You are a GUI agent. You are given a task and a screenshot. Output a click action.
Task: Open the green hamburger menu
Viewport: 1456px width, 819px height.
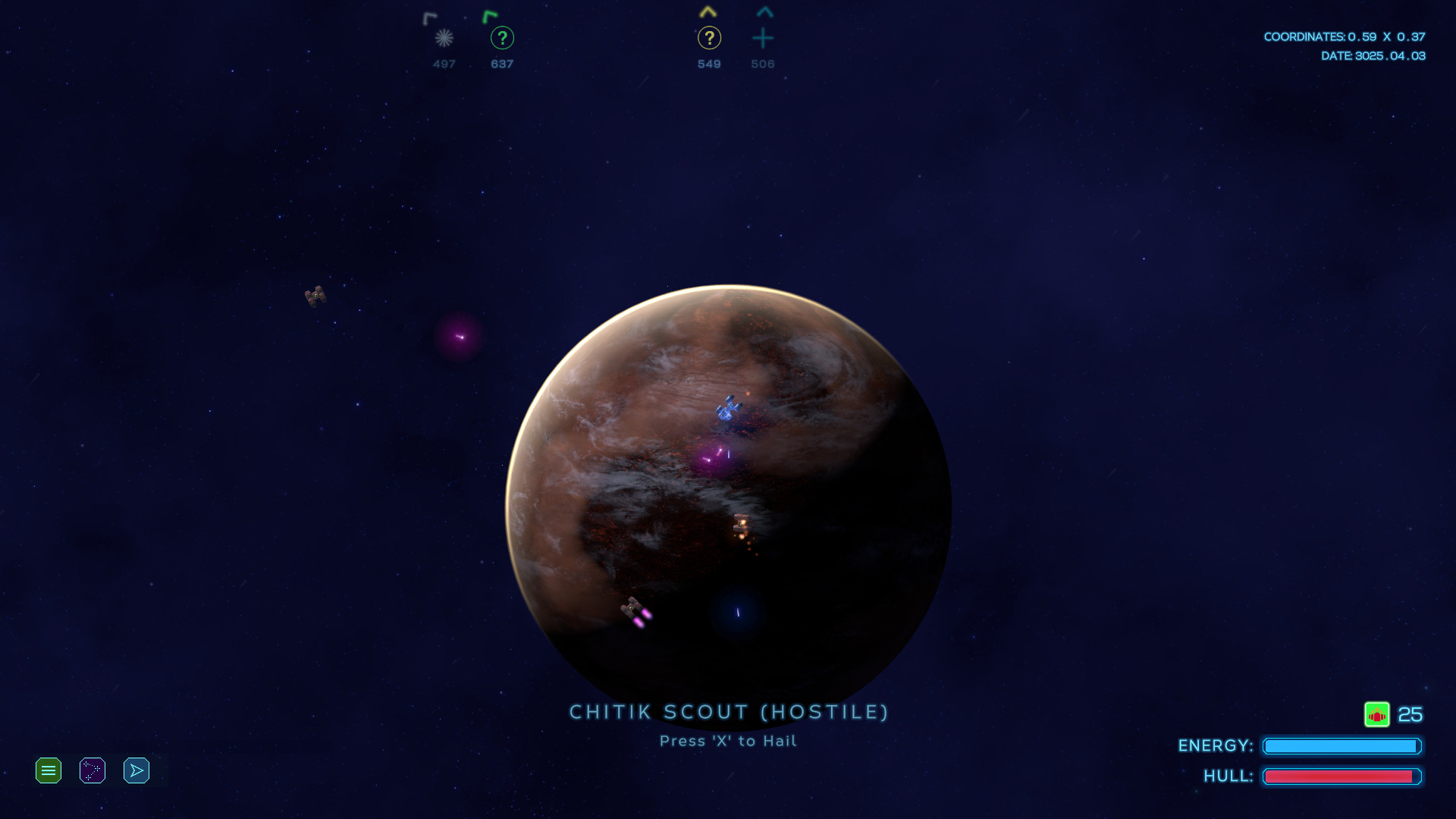pyautogui.click(x=48, y=770)
